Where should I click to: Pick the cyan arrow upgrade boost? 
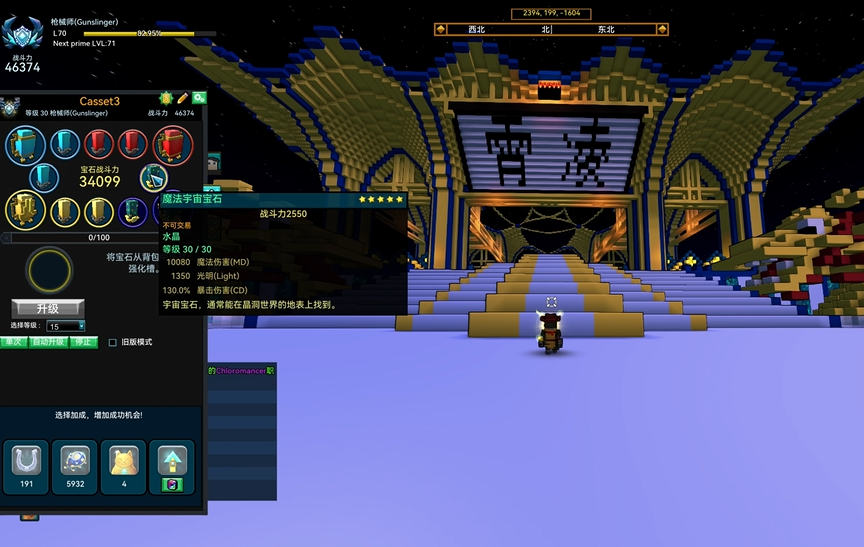172,461
